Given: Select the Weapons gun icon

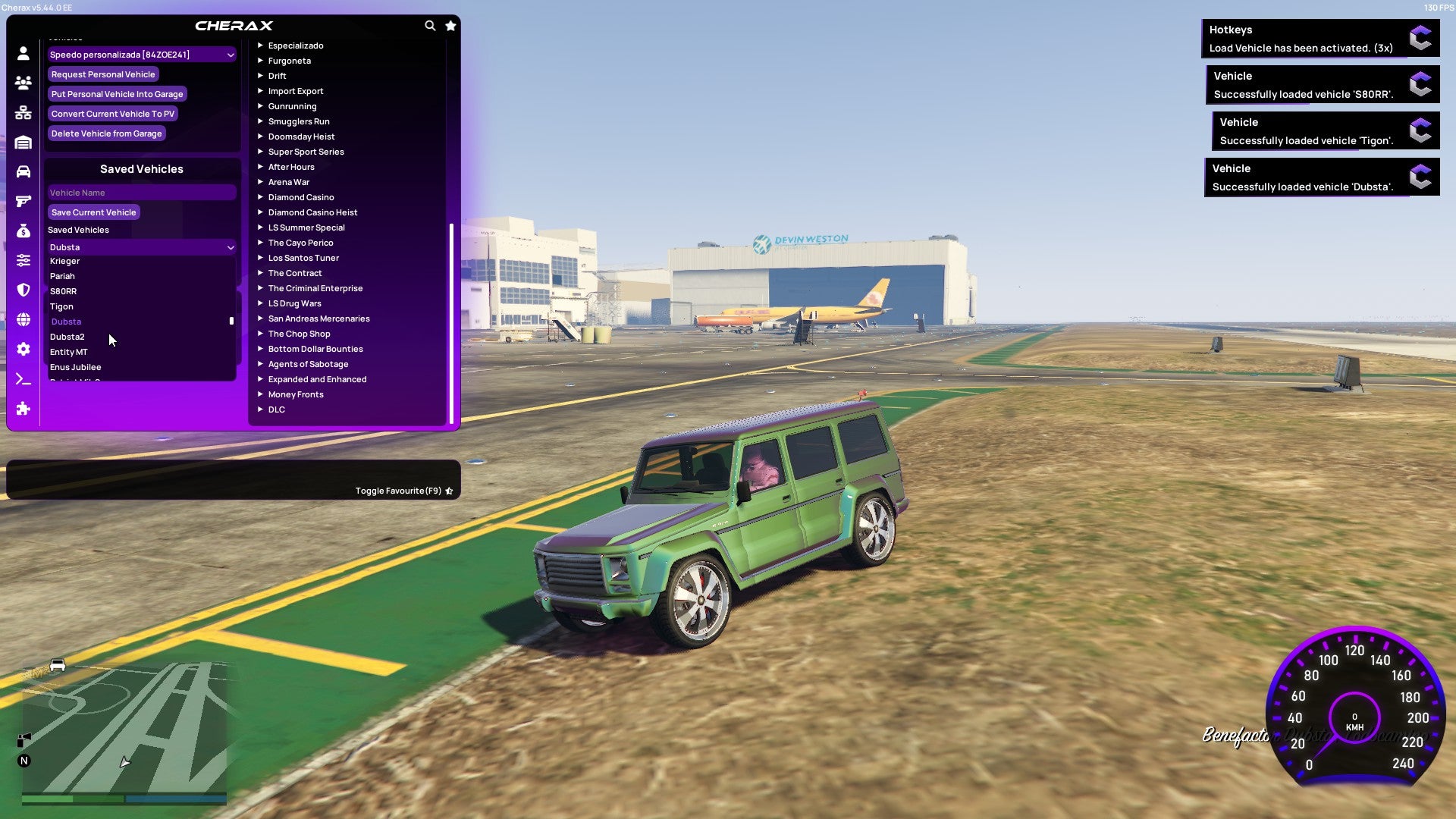Looking at the screenshot, I should [23, 199].
